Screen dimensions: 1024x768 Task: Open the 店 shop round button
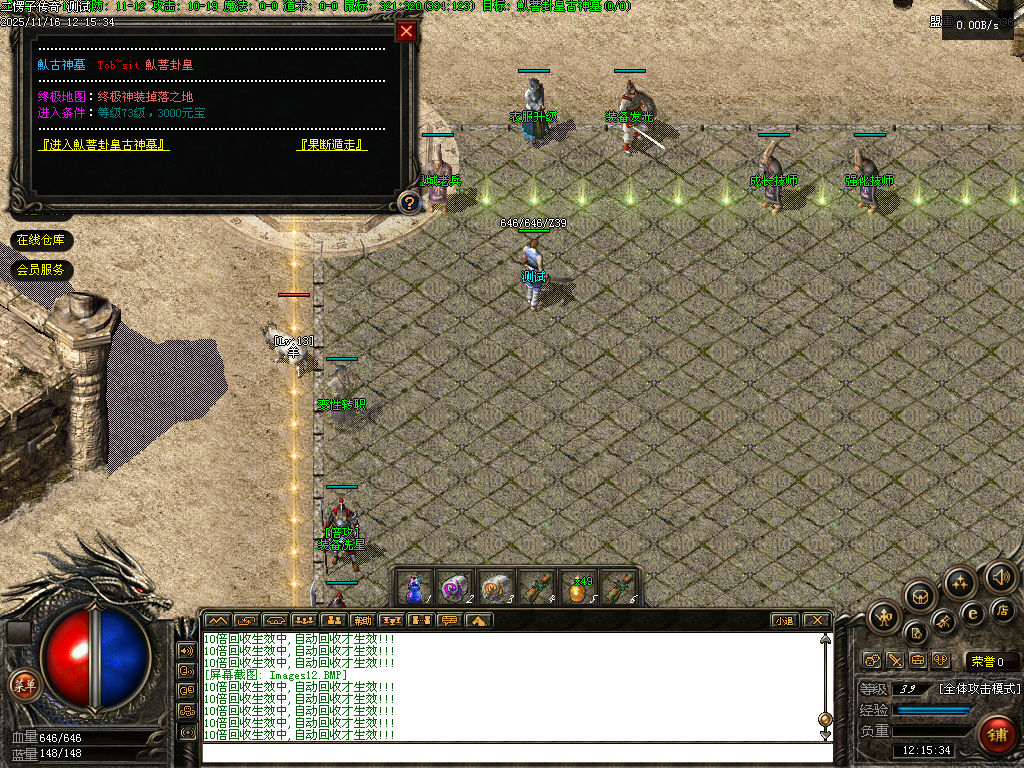1002,609
